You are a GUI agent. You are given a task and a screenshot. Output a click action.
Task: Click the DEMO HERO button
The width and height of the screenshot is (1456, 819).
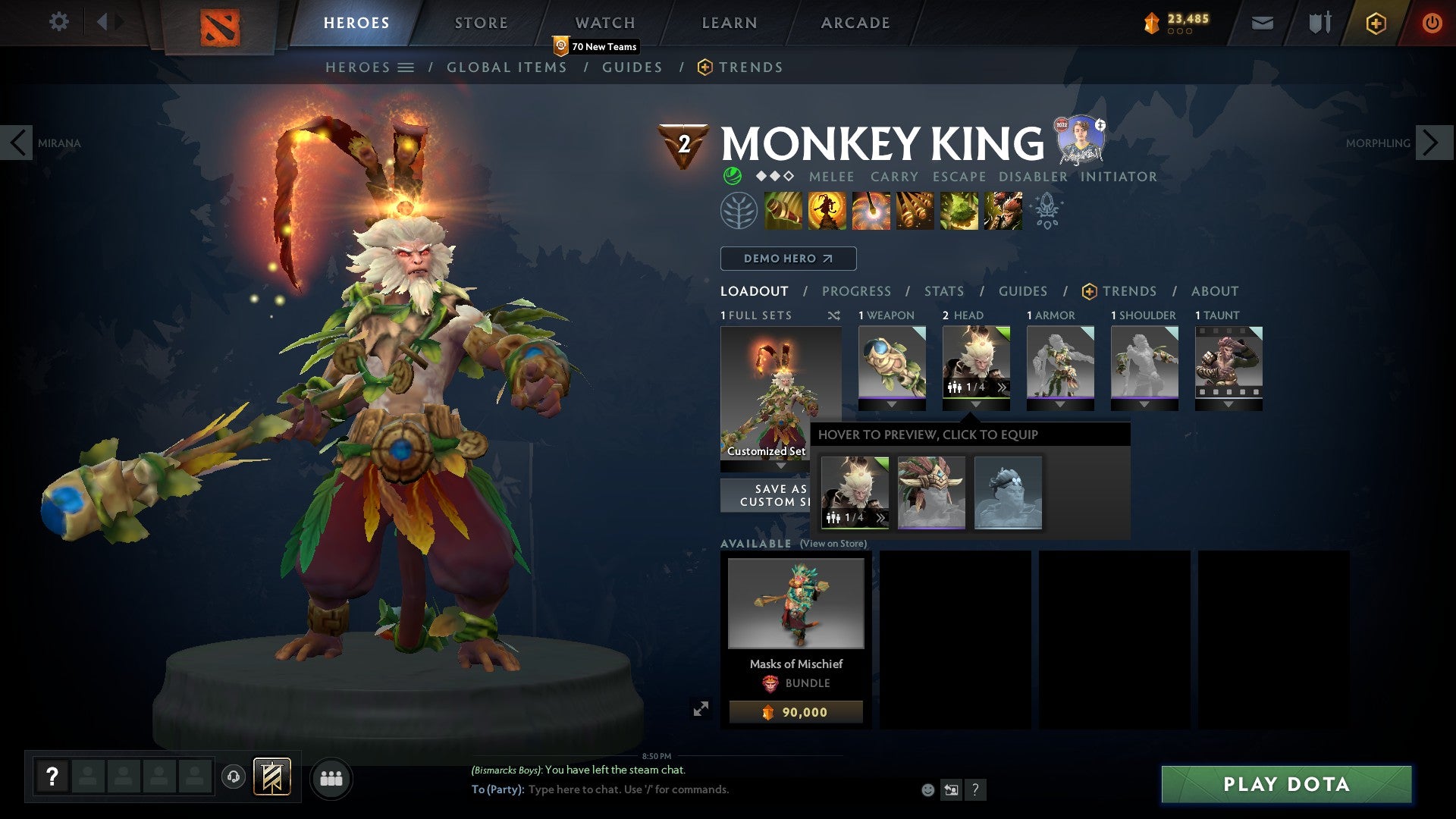pos(787,259)
